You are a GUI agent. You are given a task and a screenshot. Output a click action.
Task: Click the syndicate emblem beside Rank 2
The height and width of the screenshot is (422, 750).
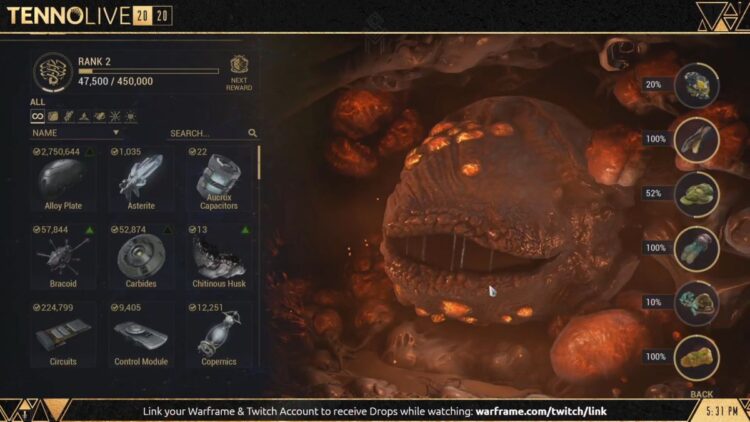coord(53,71)
